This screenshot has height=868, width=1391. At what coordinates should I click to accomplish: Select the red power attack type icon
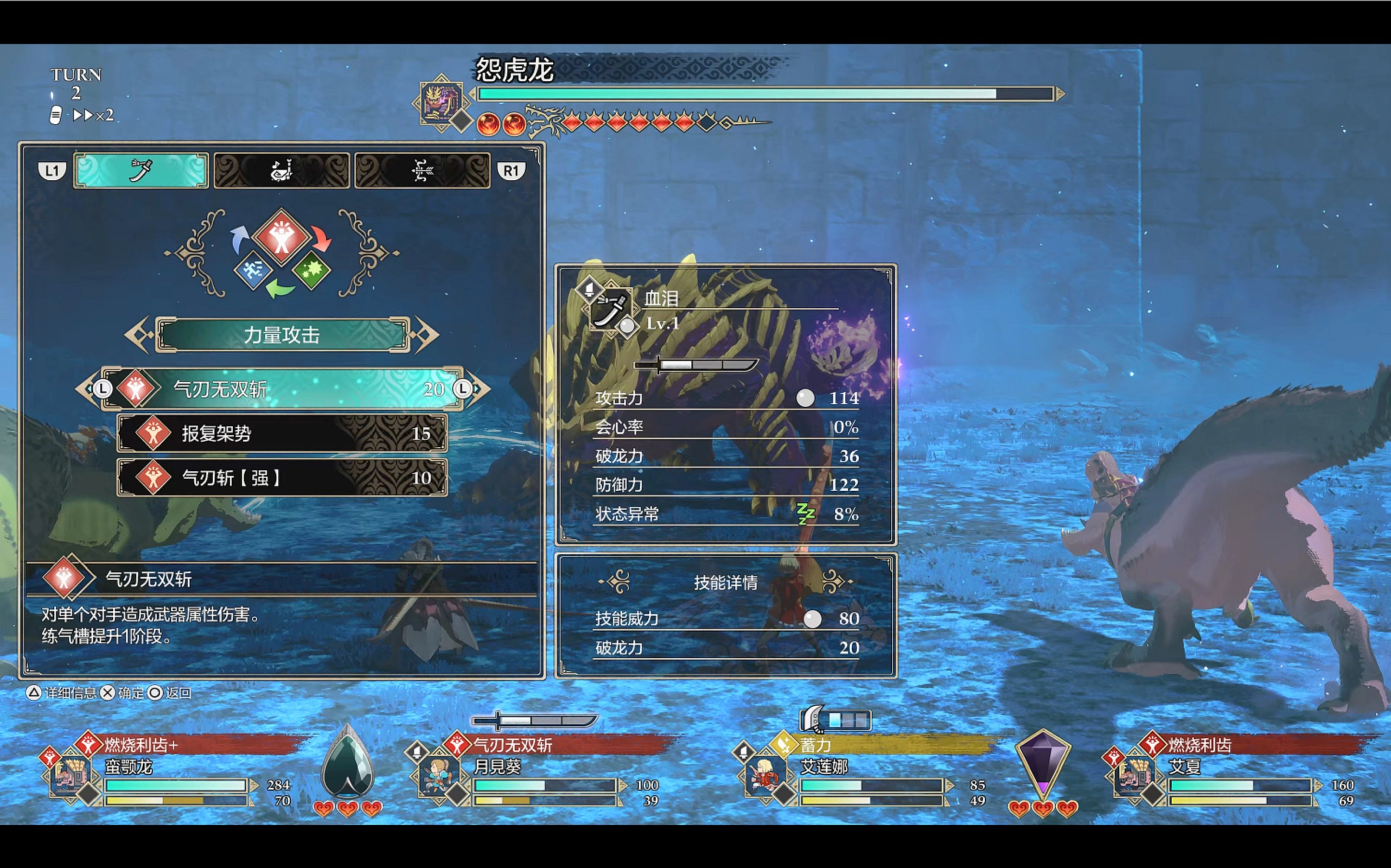281,238
